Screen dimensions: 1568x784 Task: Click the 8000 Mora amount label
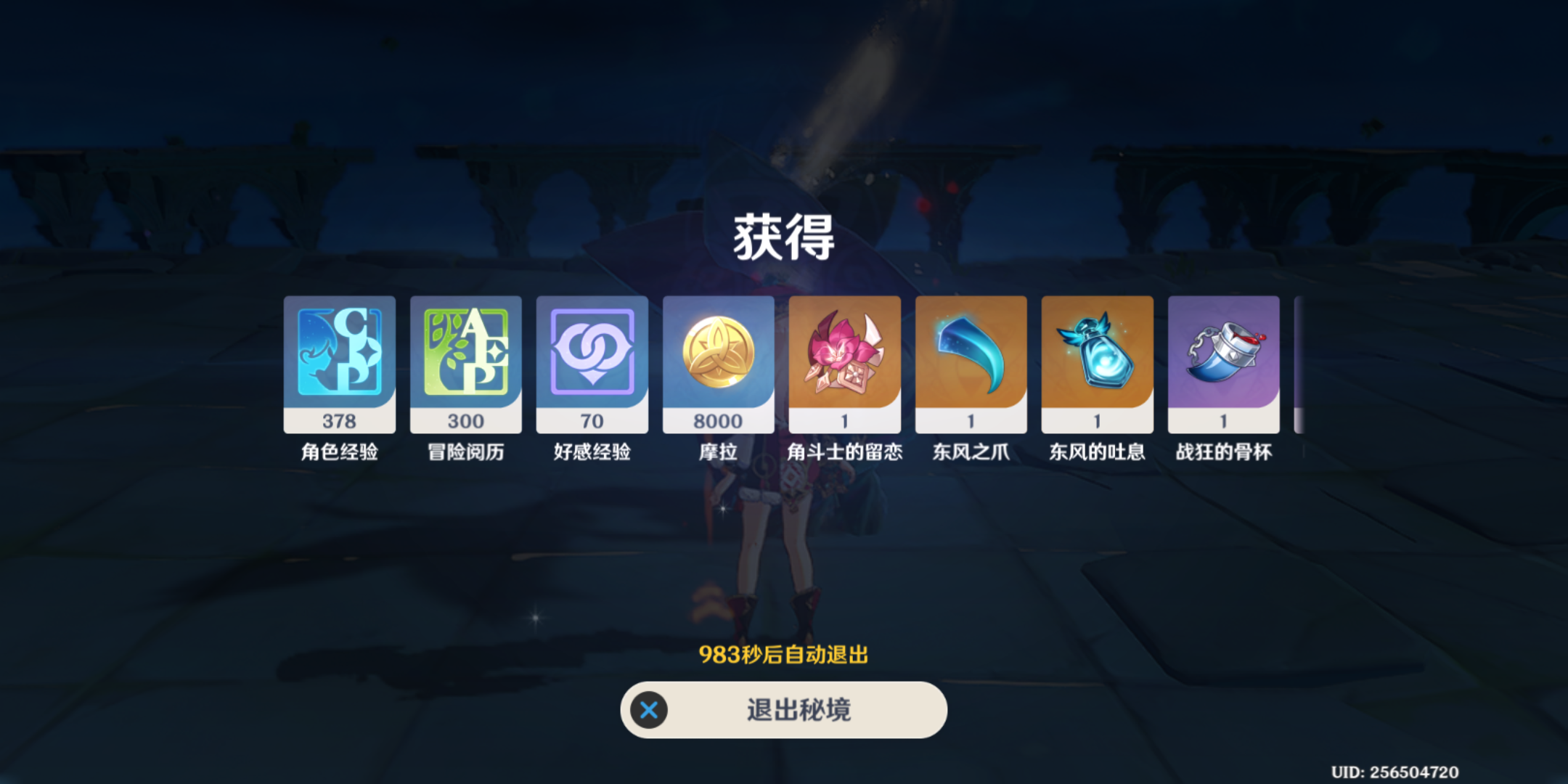[x=718, y=421]
